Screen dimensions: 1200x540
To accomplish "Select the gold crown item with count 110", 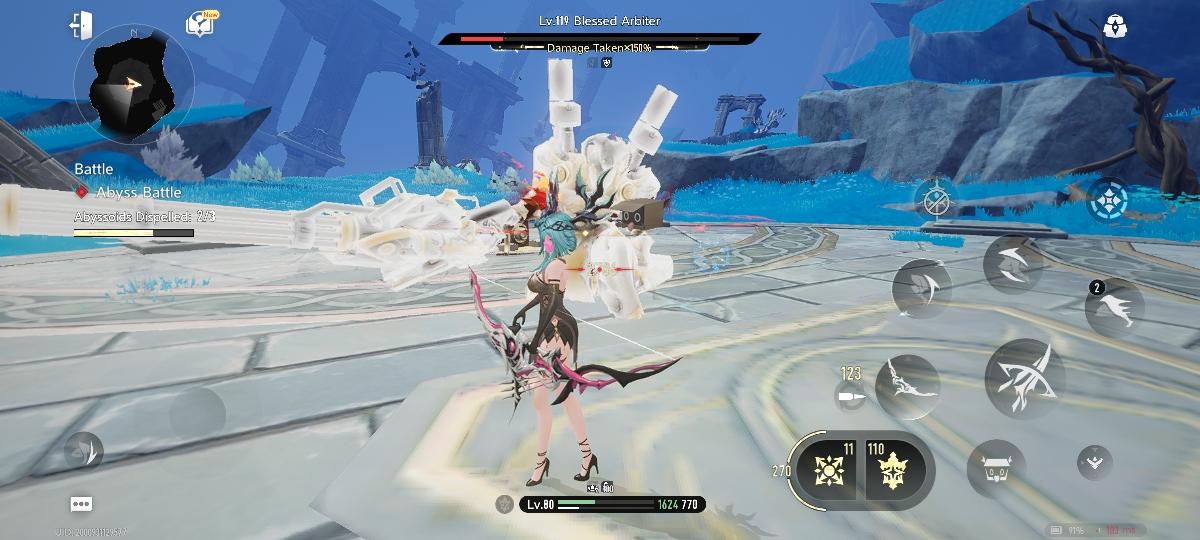I will tap(892, 470).
